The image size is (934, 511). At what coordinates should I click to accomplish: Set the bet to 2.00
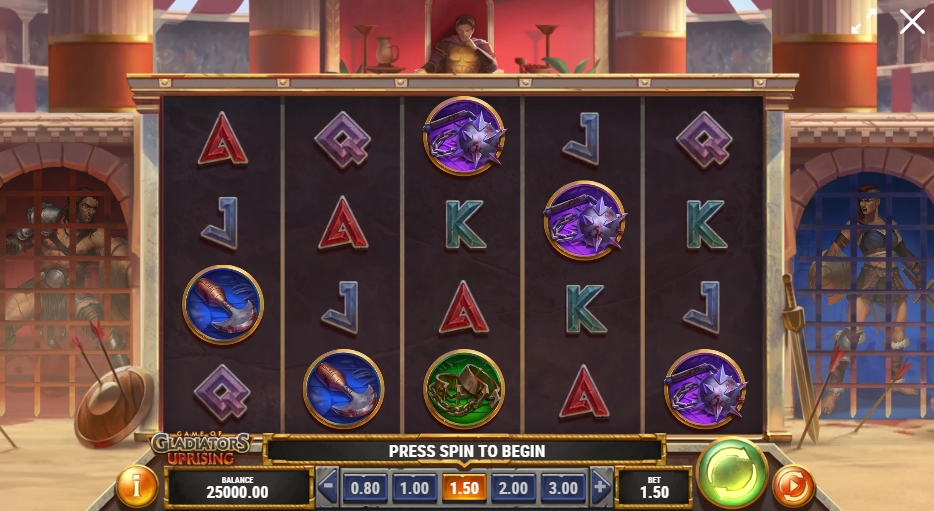pos(513,488)
